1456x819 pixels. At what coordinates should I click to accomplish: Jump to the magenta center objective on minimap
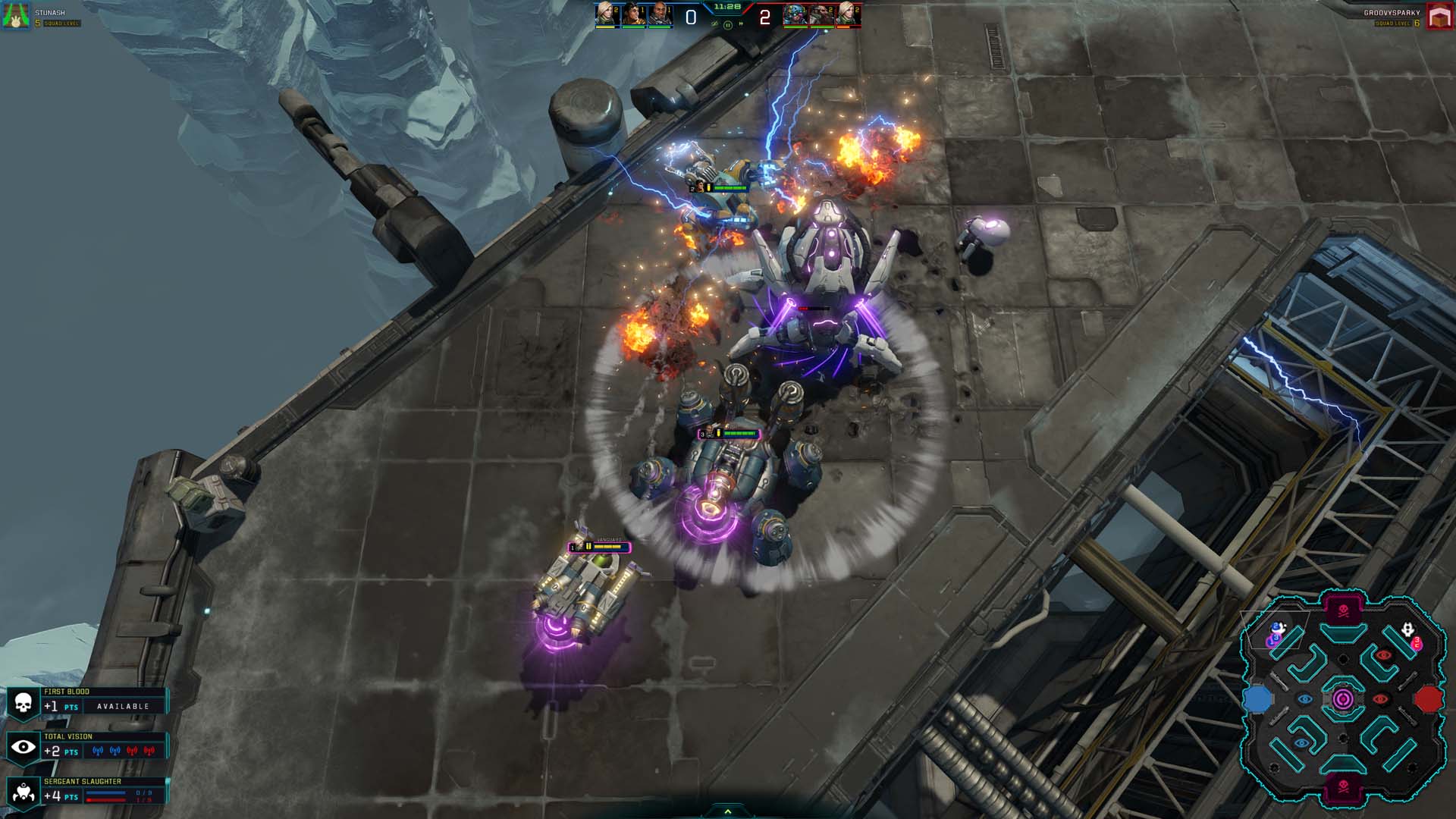point(1342,699)
